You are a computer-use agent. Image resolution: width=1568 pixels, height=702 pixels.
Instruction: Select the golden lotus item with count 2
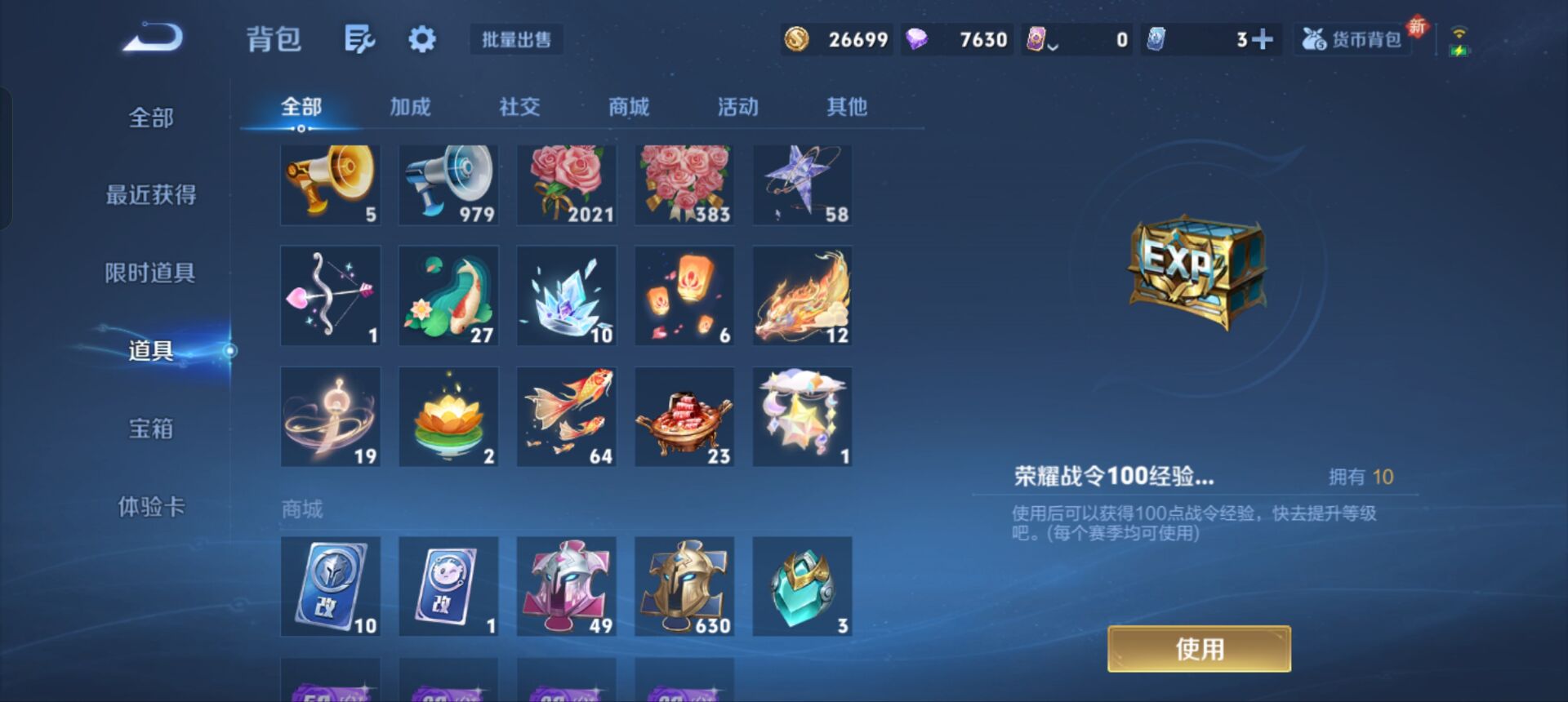pos(448,415)
